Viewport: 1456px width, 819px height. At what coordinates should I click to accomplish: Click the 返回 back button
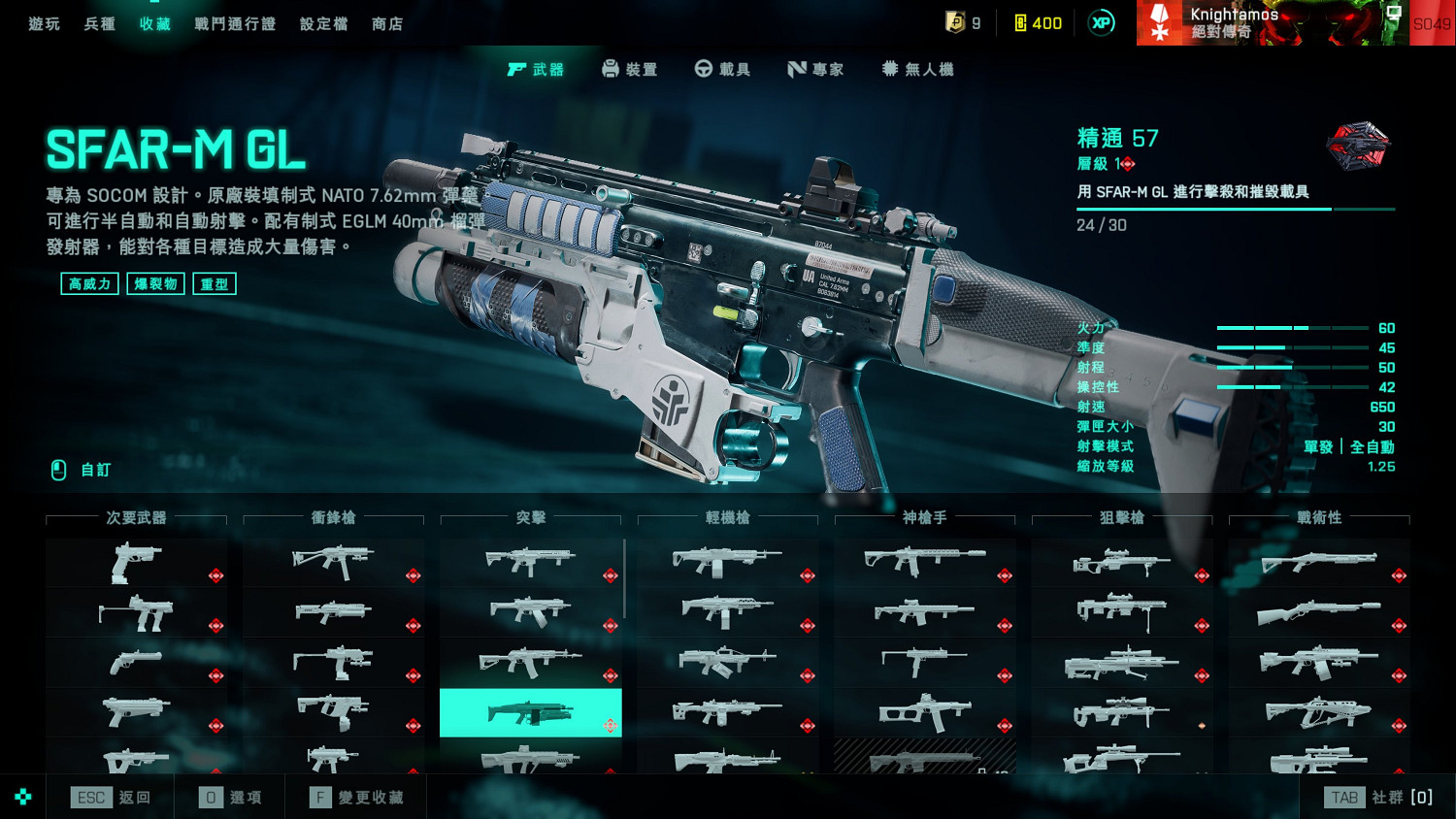(112, 798)
